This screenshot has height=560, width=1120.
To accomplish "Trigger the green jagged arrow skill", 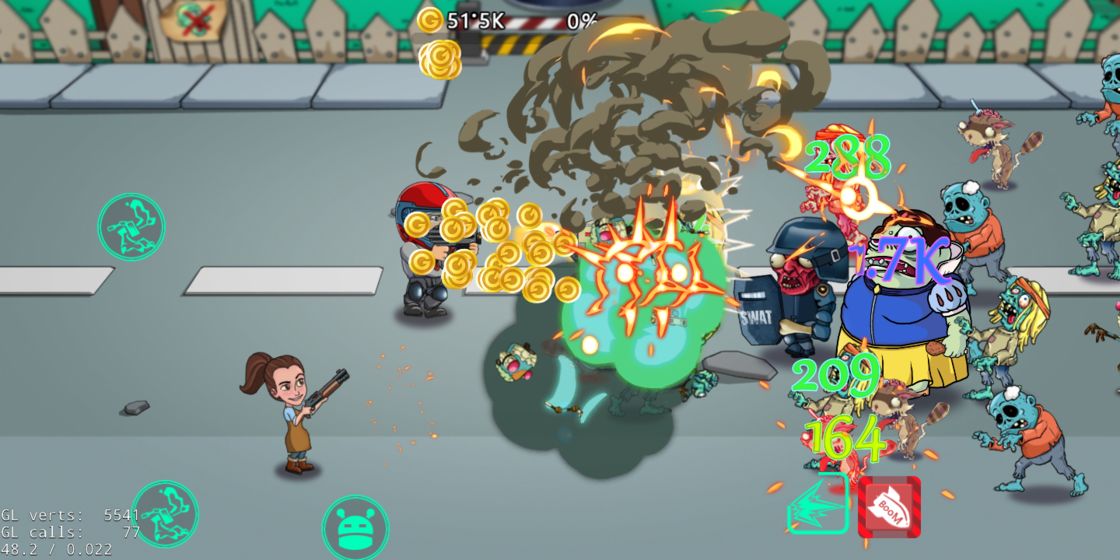I will (817, 506).
